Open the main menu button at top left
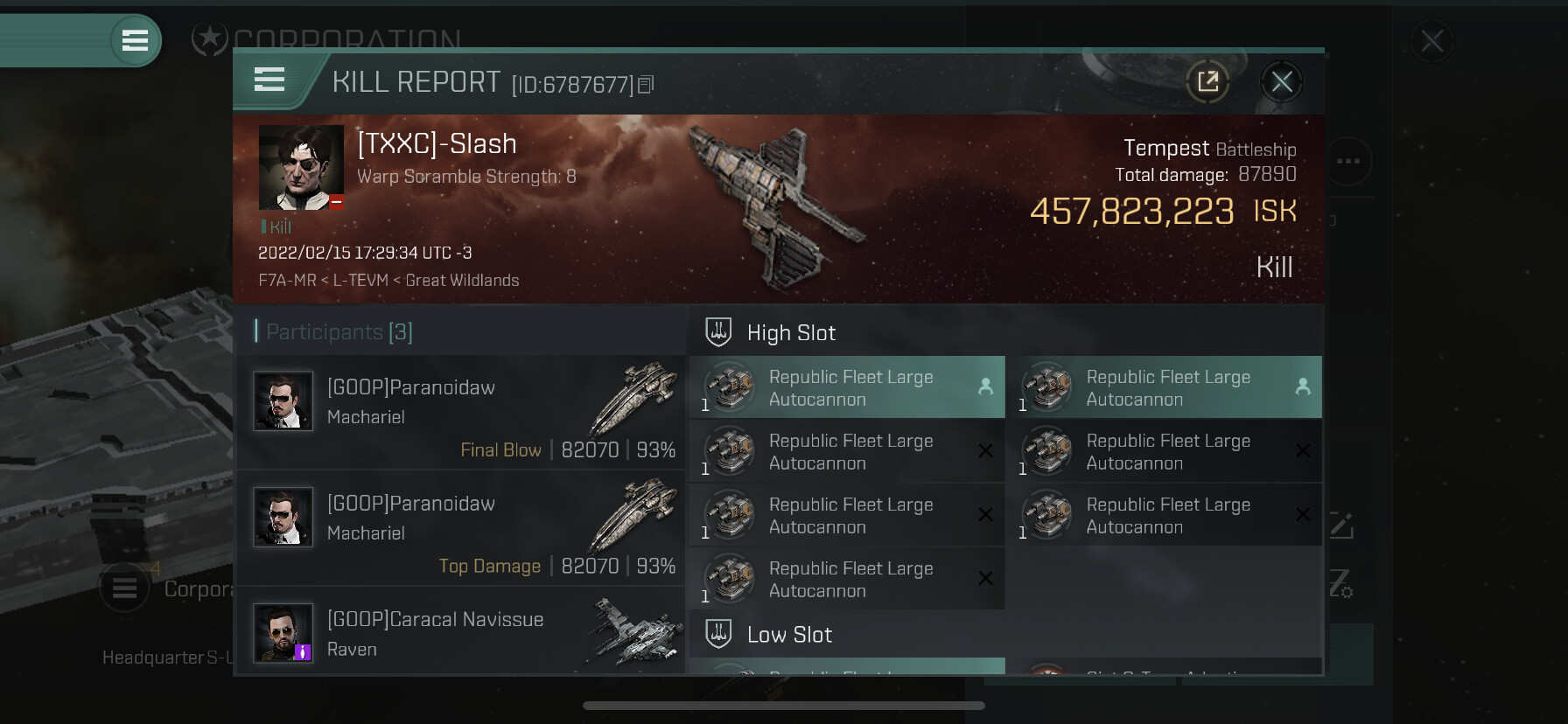 (x=135, y=40)
